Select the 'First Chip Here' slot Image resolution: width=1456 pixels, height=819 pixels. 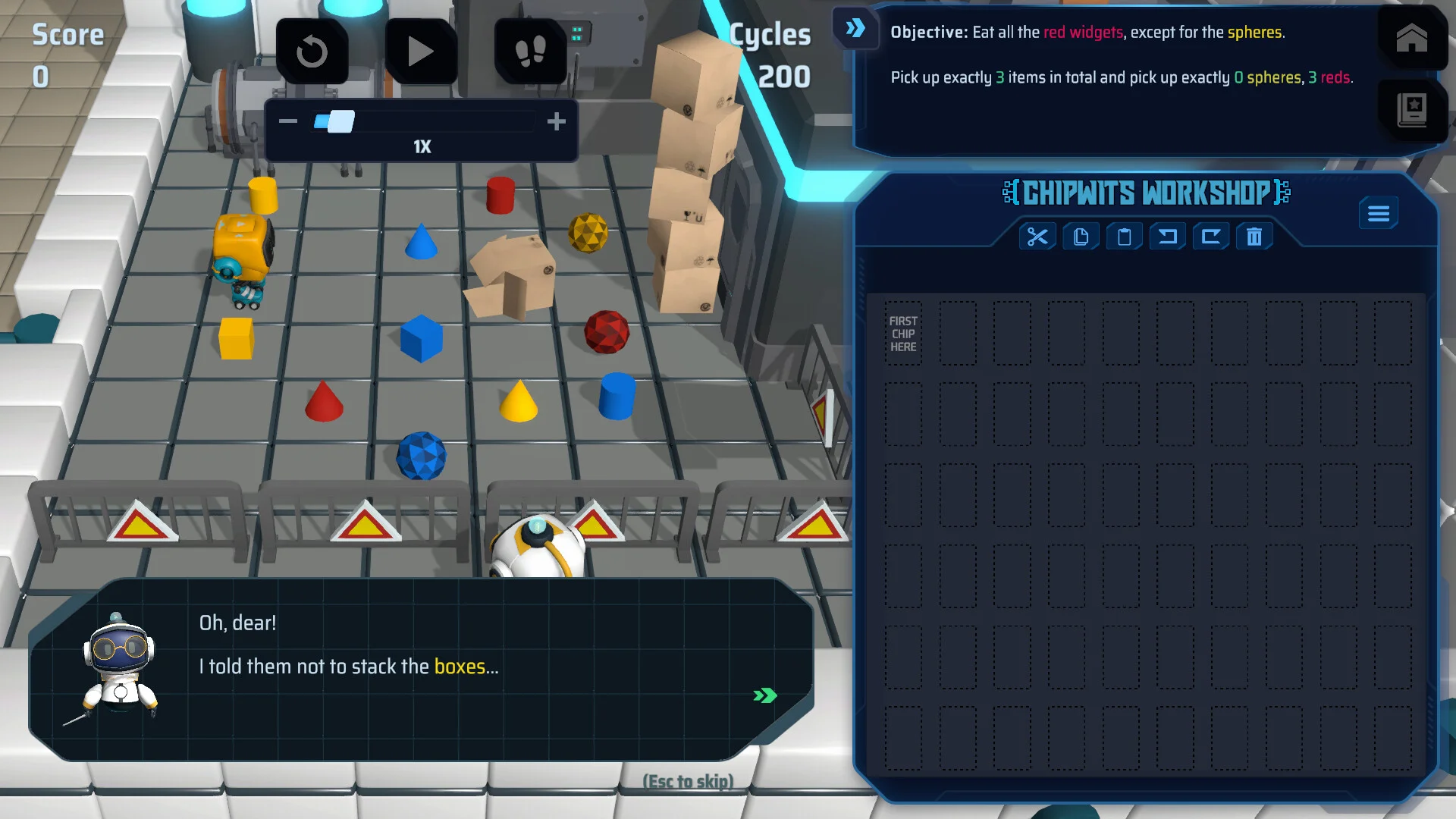click(903, 334)
